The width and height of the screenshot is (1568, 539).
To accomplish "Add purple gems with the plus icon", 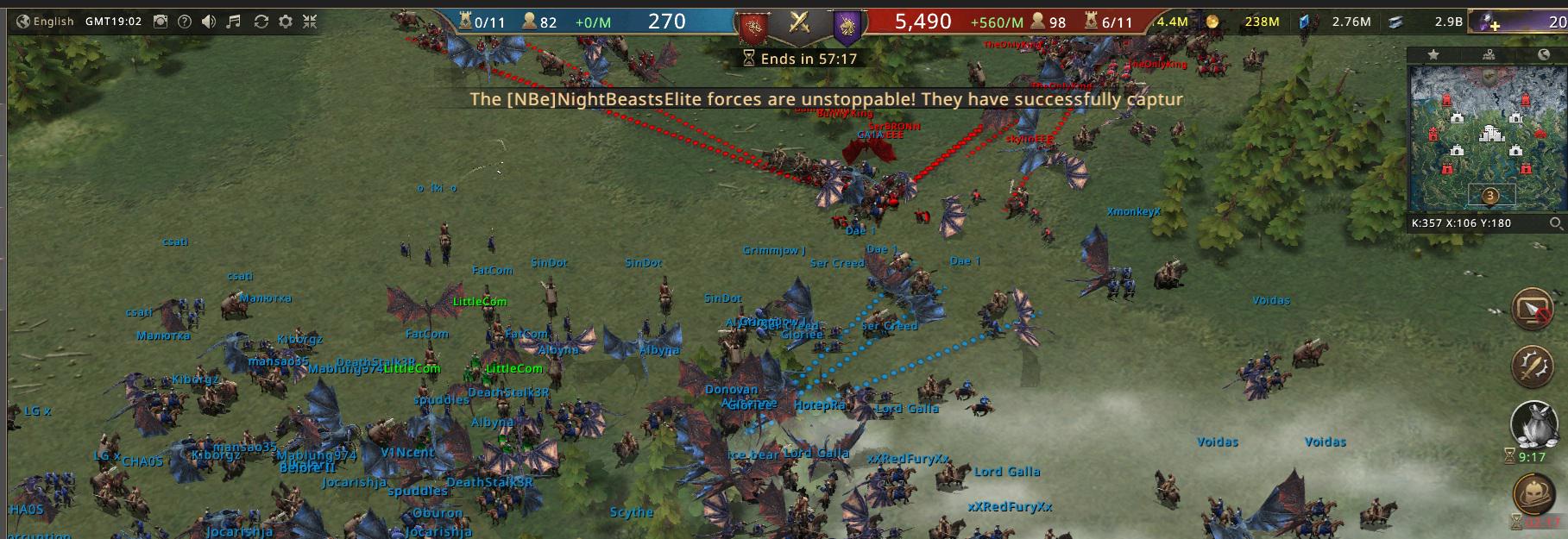I will (1492, 22).
